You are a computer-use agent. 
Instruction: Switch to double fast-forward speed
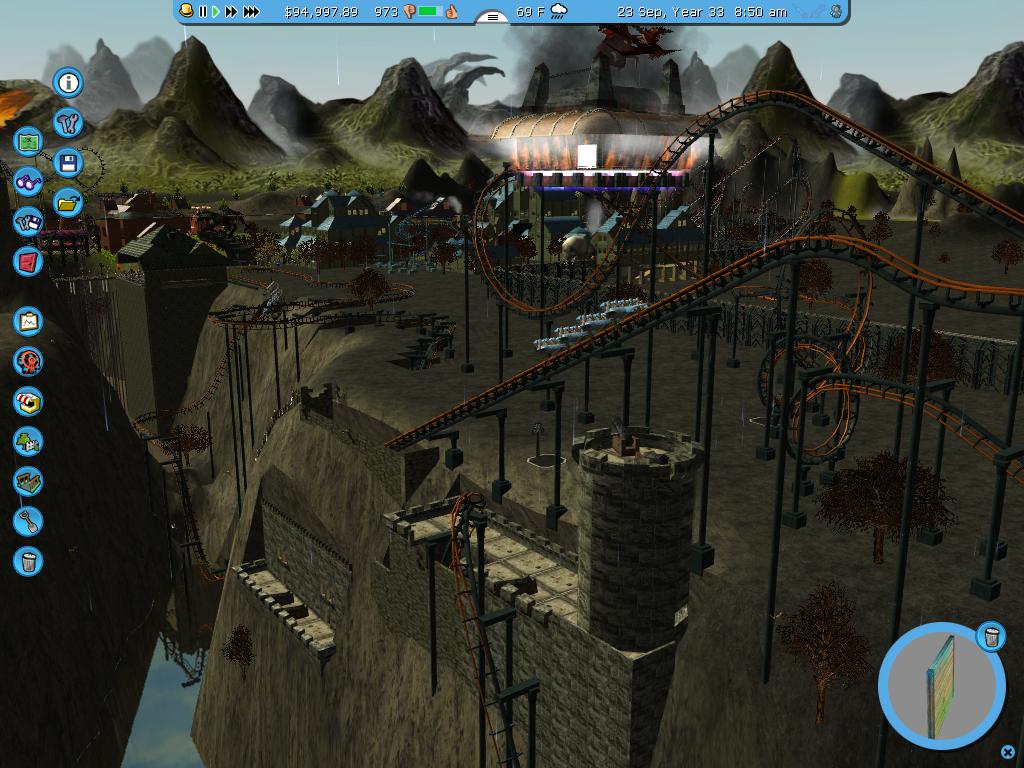(x=231, y=12)
